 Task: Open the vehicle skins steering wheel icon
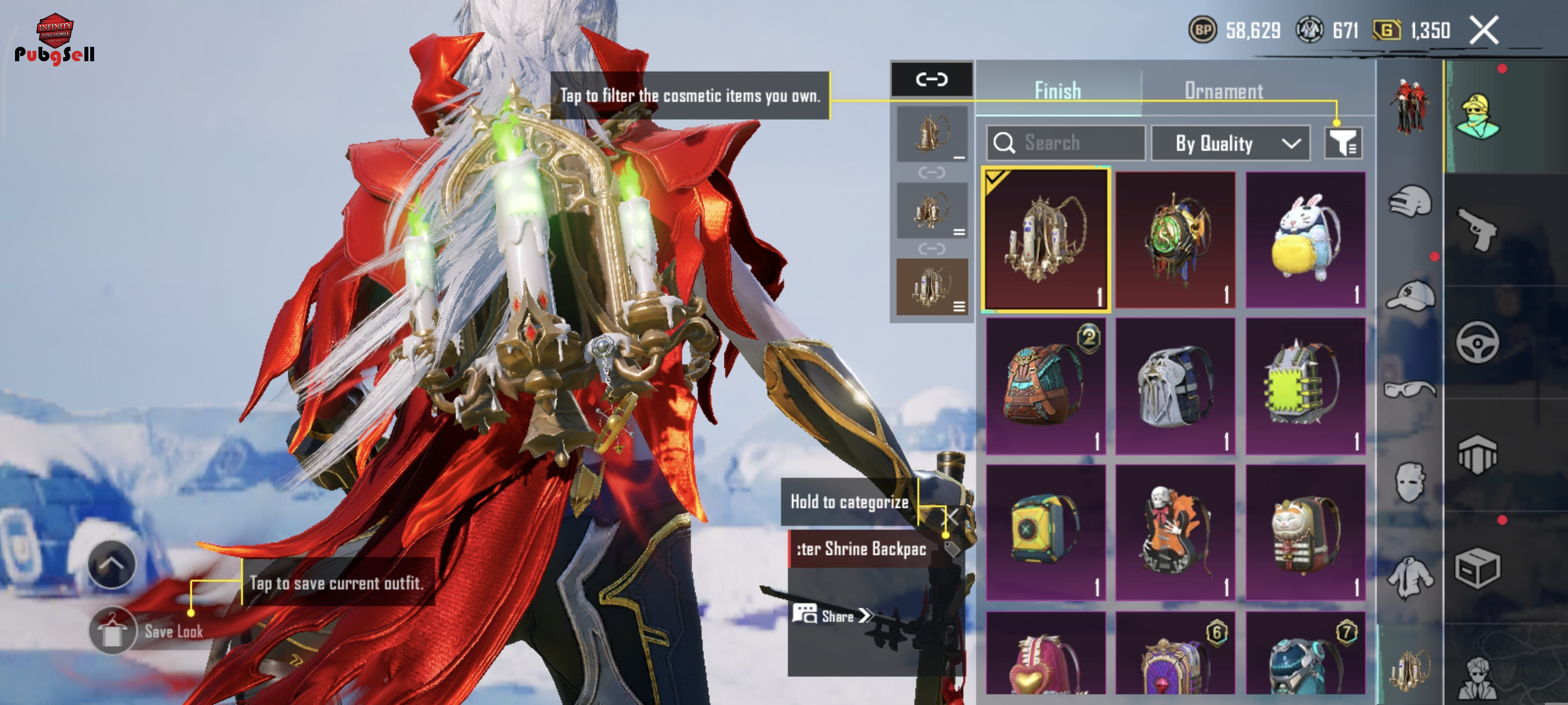1478,343
